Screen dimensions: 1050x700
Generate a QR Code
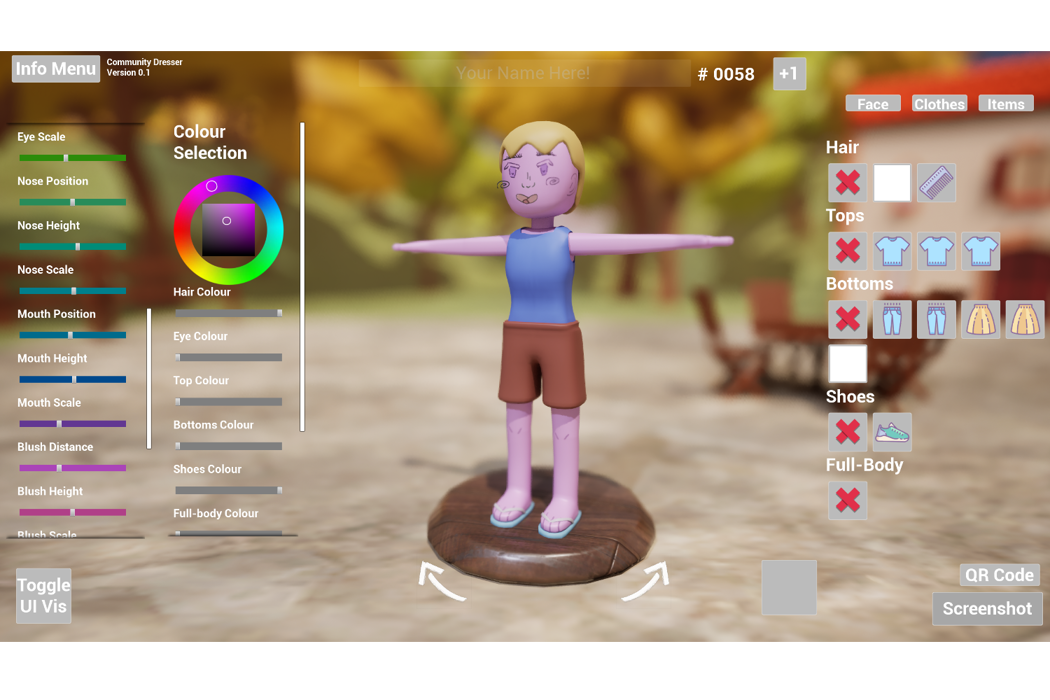click(999, 575)
